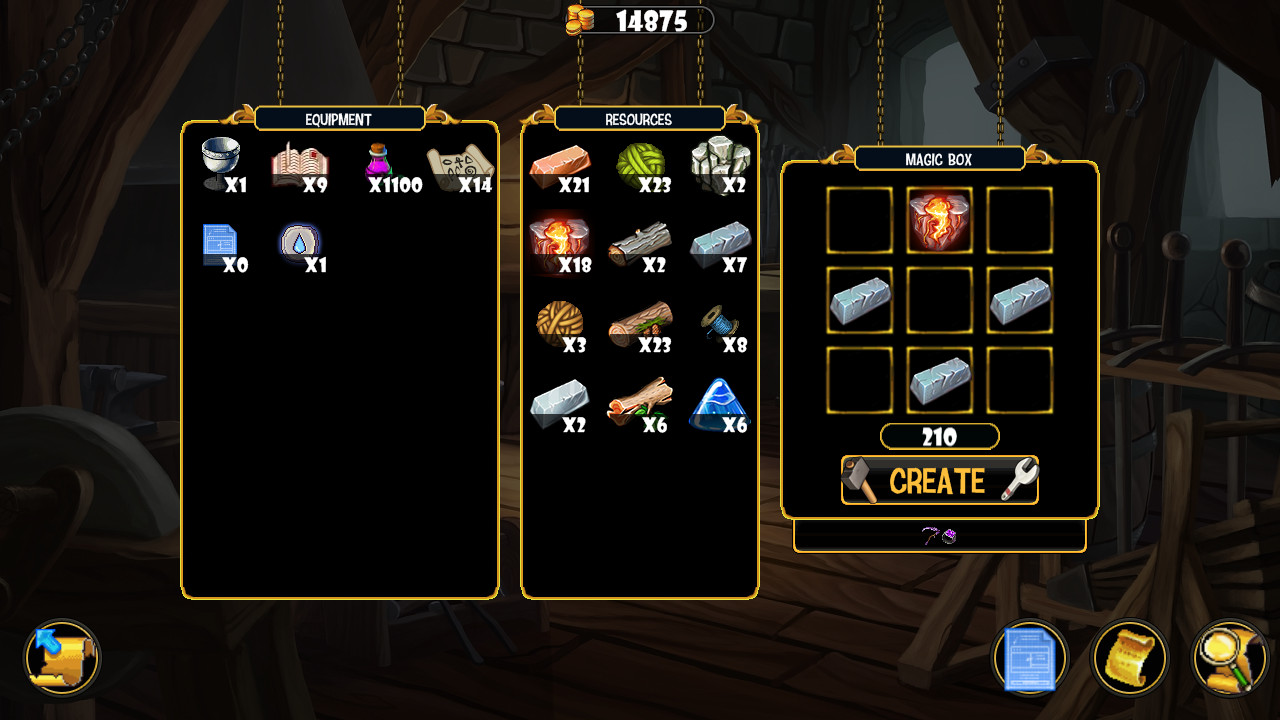The image size is (1280, 720).
Task: Open the golden scroll quest icon bottom-right
Action: 1130,658
